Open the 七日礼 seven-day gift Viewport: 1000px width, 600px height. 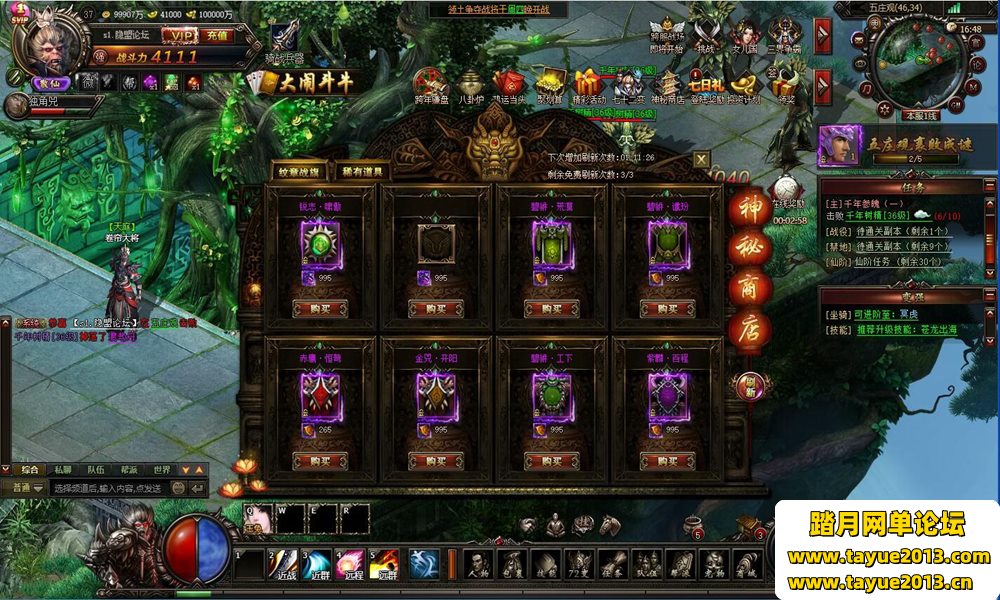698,84
